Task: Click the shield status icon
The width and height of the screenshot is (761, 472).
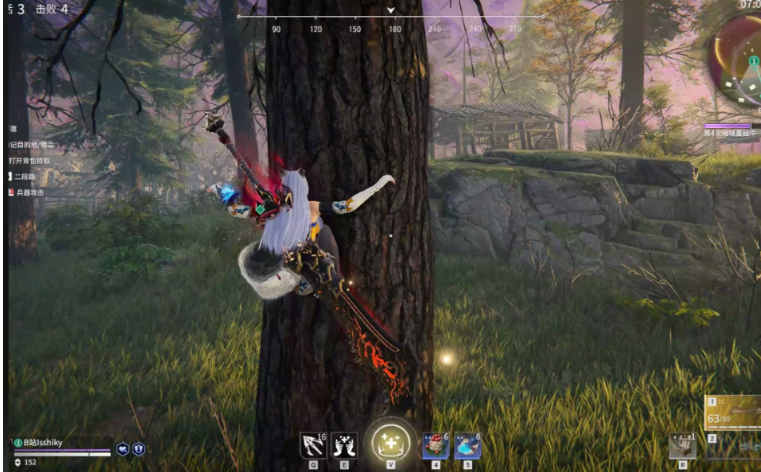Action: 138,450
